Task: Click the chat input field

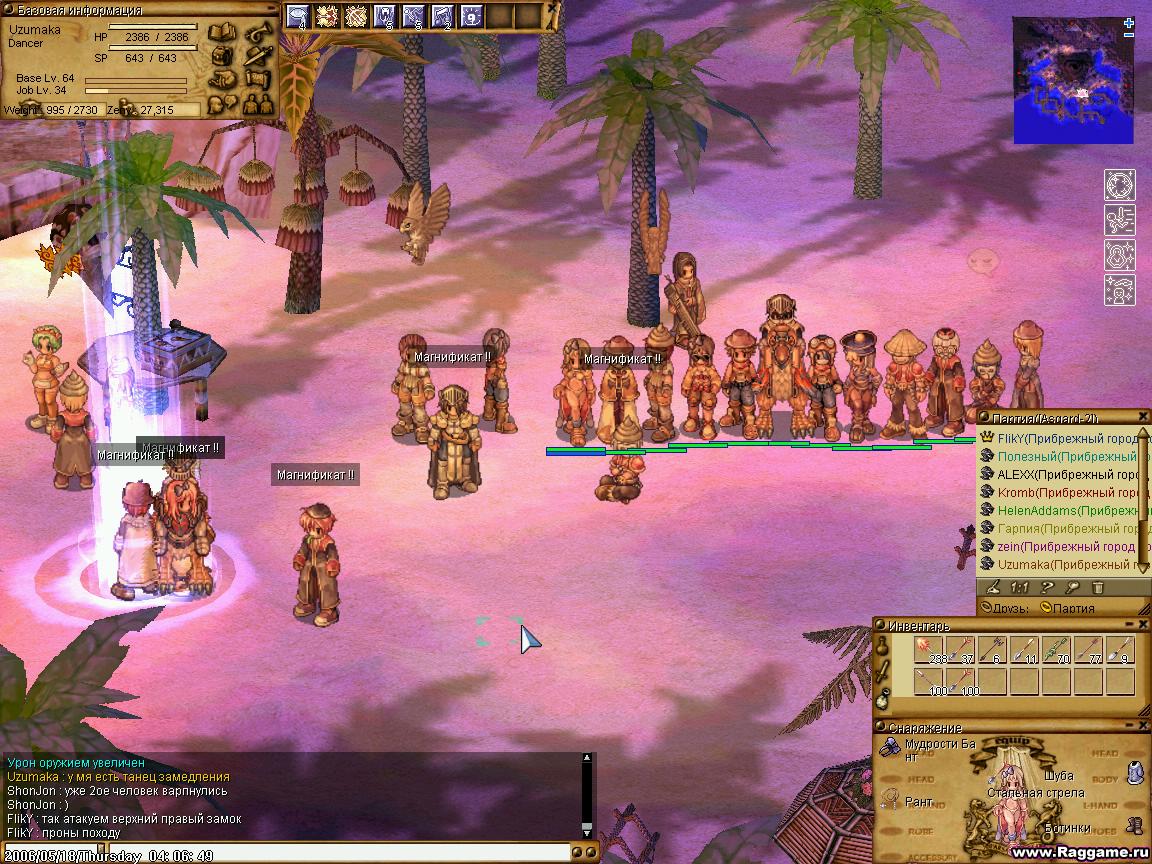Action: [290, 855]
